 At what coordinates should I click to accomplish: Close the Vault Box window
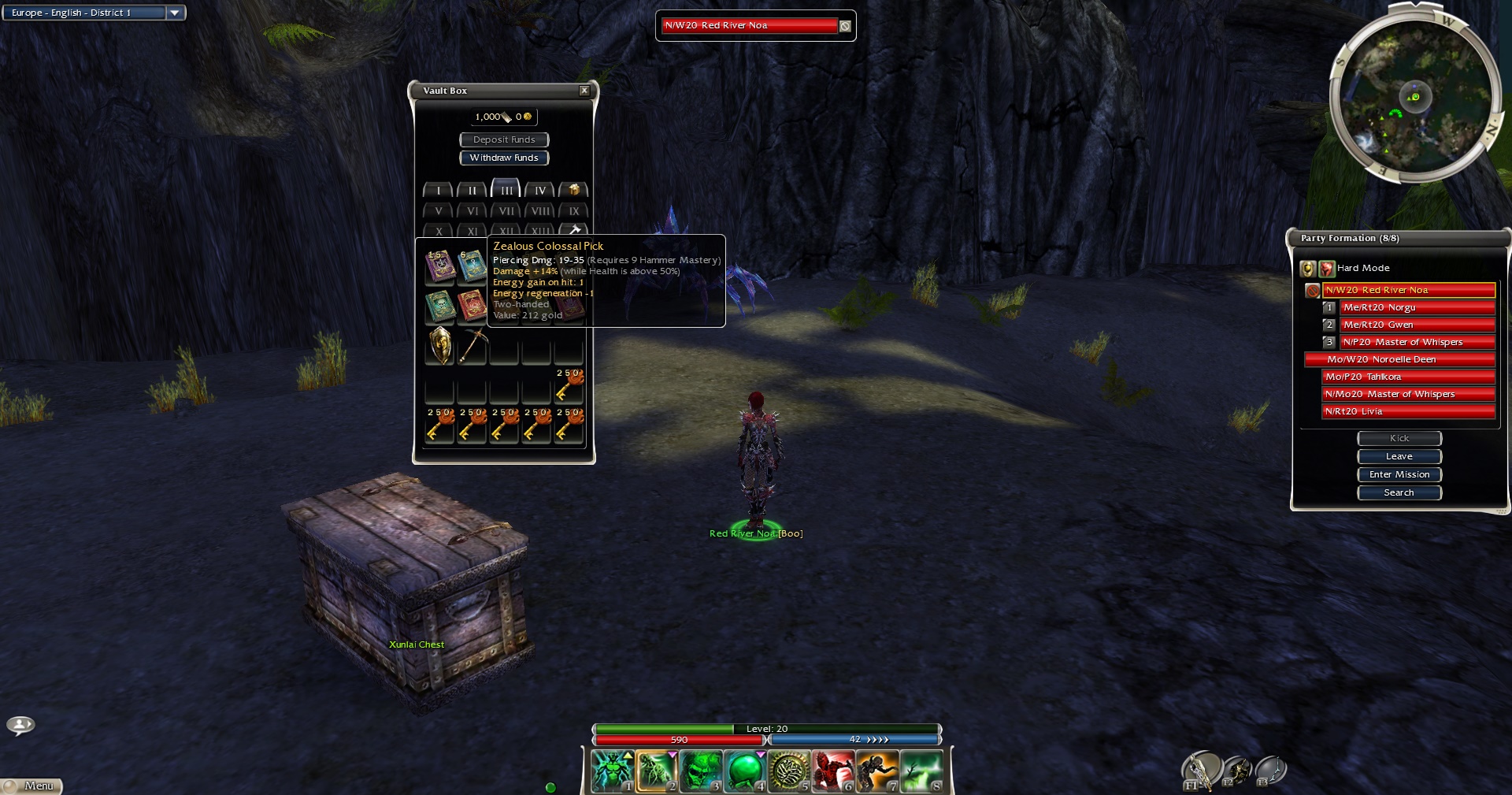[x=584, y=91]
